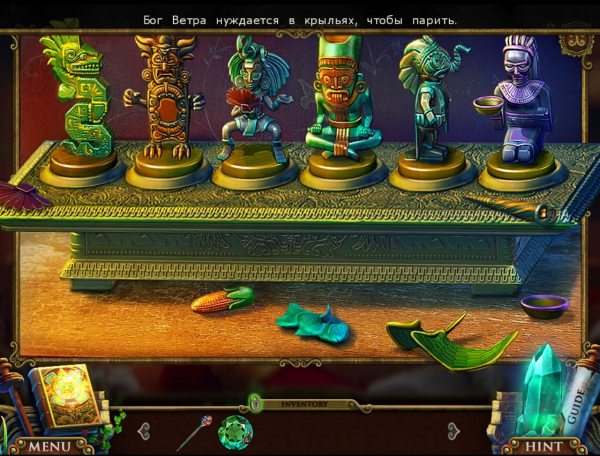Select the green gem medallion in inventory
Image resolution: width=600 pixels, height=456 pixels.
coord(235,432)
